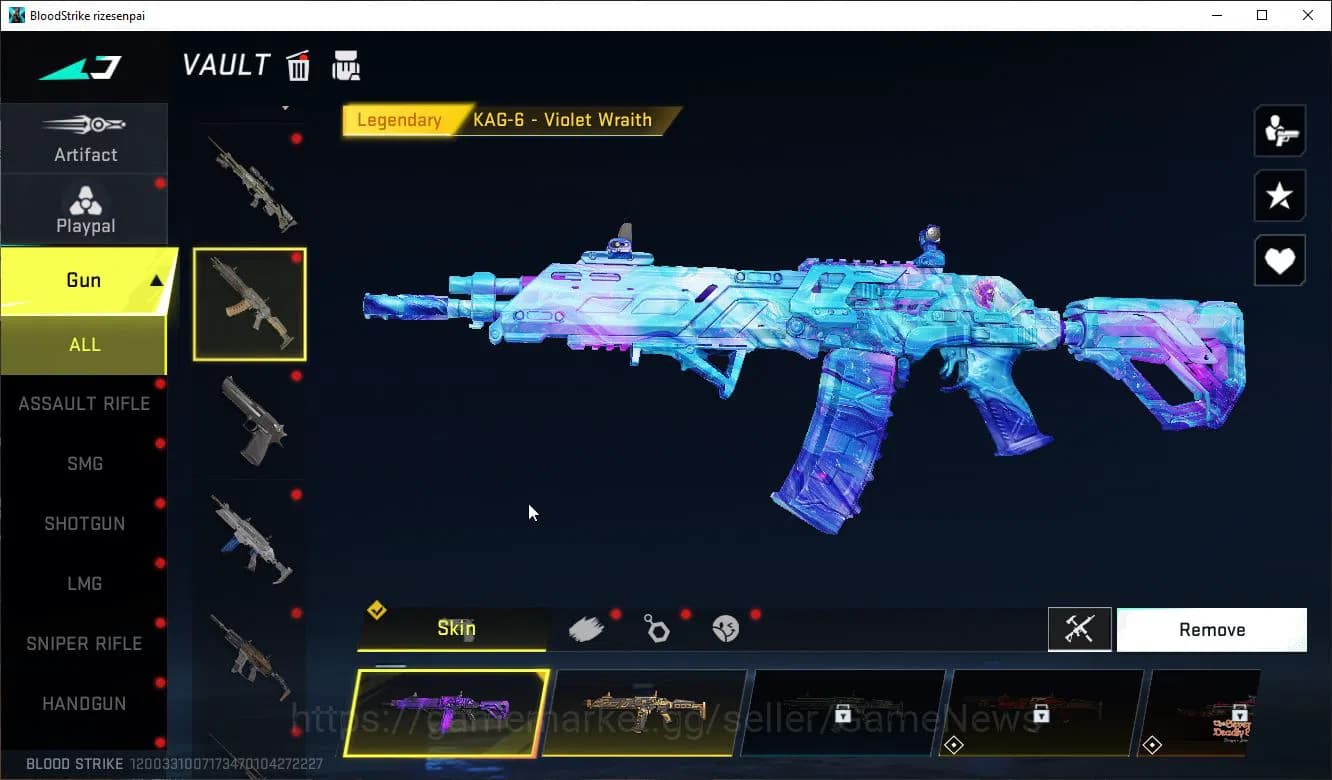Choose the gold KAG-6 skin tile

tap(645, 713)
